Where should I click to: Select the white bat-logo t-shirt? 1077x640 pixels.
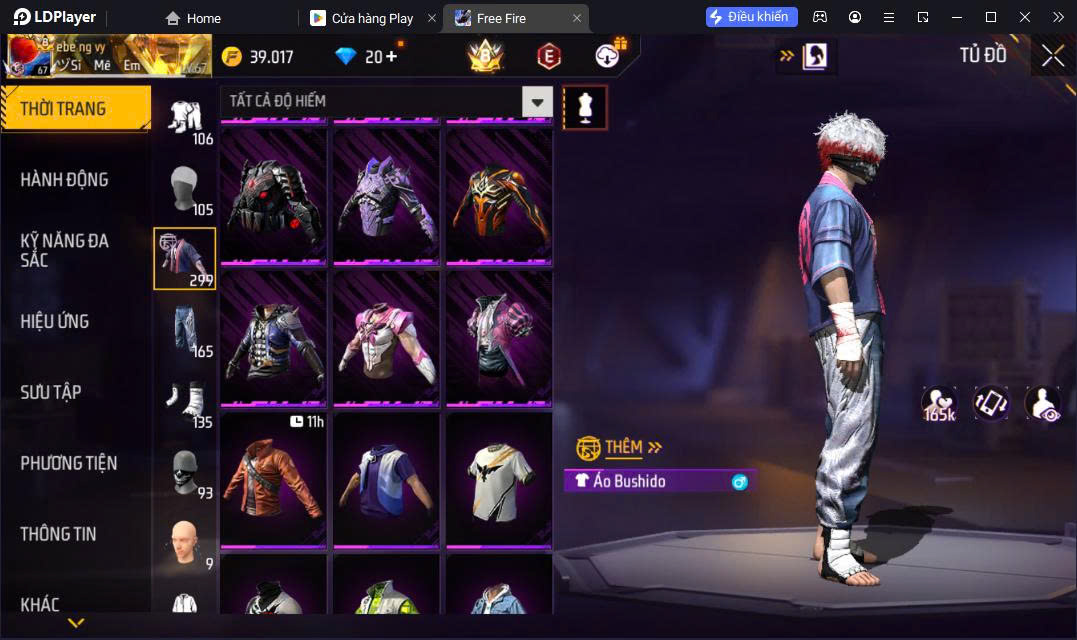[498, 480]
